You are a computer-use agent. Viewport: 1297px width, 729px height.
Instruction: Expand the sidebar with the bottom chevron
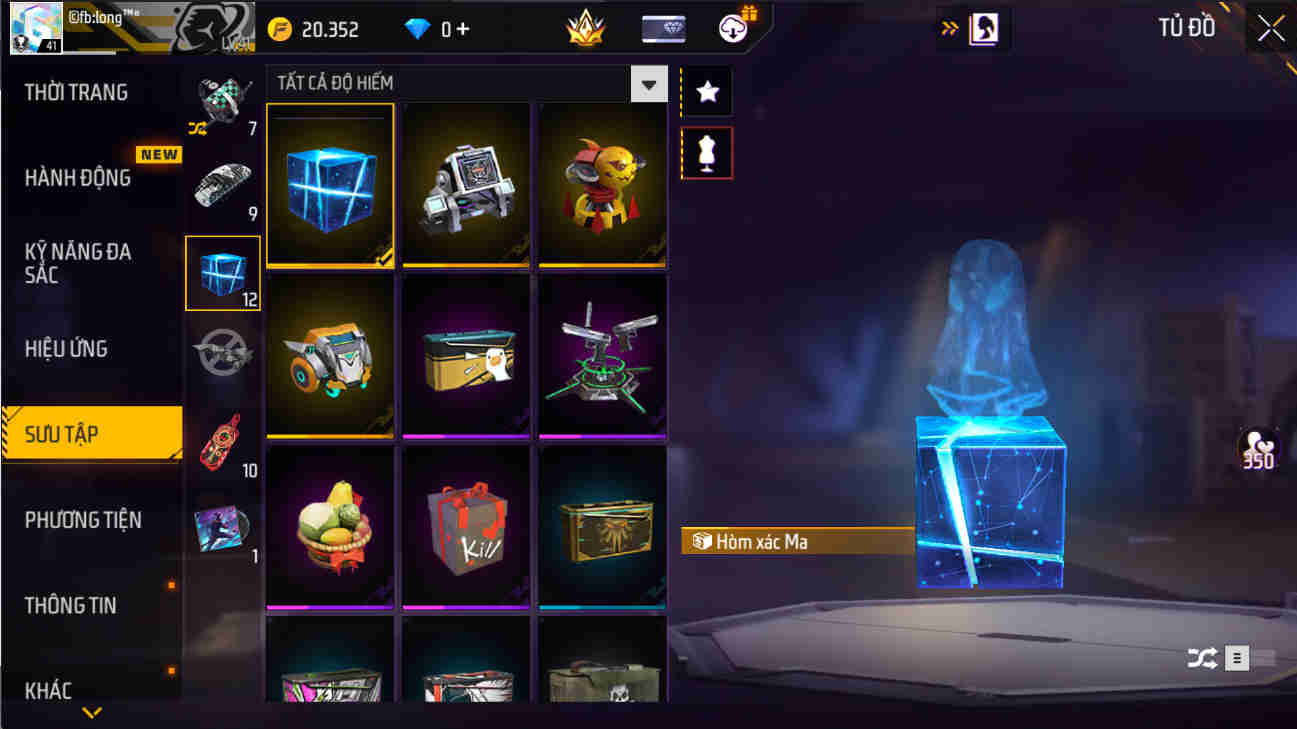click(93, 714)
